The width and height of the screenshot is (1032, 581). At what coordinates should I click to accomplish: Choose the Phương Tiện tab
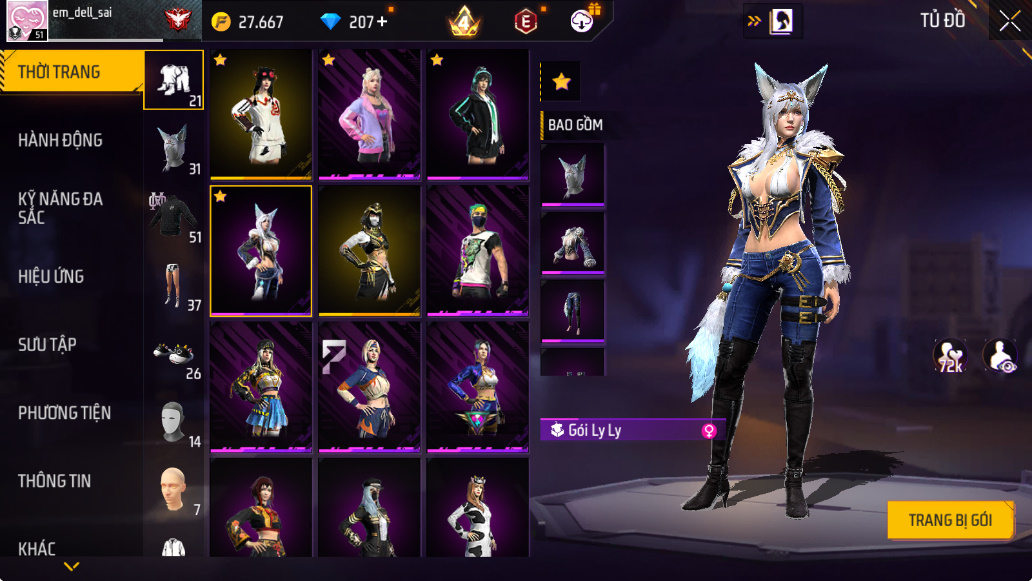click(64, 412)
